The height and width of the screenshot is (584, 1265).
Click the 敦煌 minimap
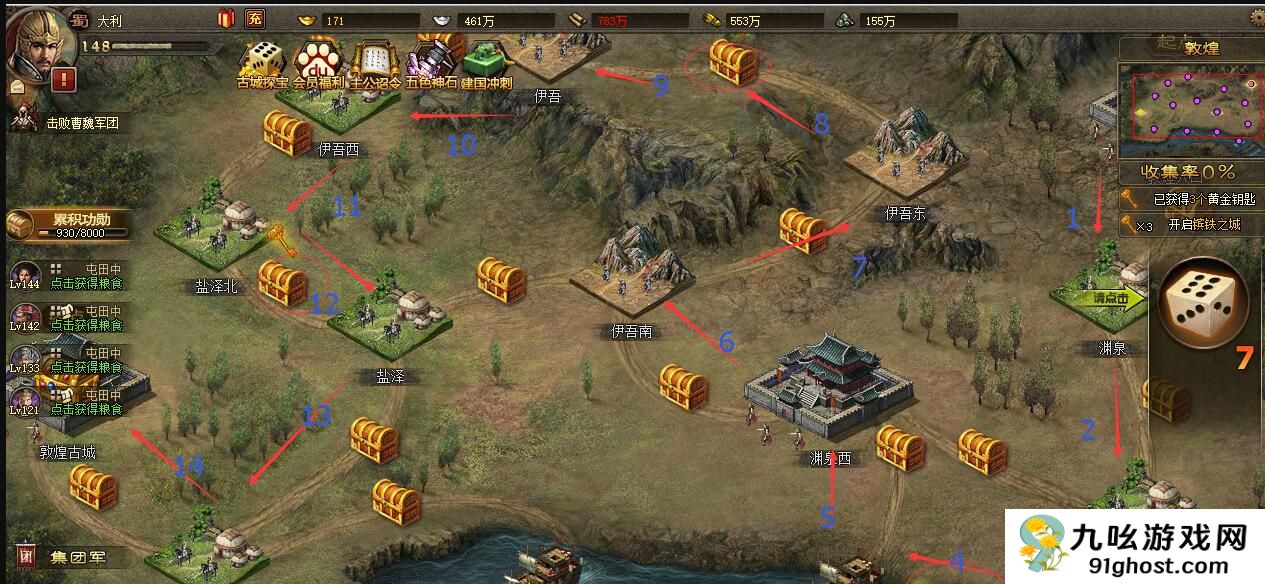click(1190, 103)
